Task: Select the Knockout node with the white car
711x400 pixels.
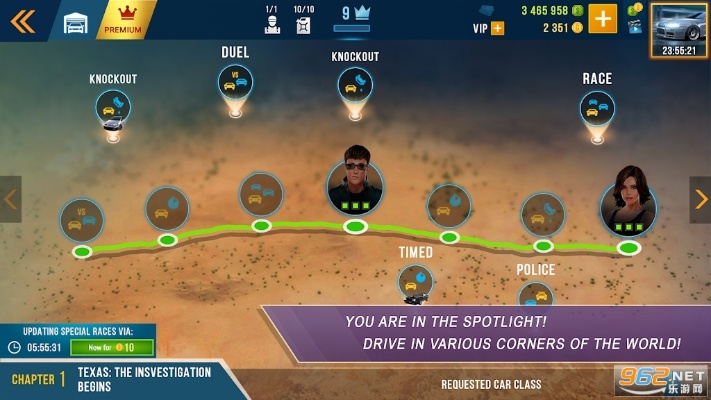Action: 114,106
